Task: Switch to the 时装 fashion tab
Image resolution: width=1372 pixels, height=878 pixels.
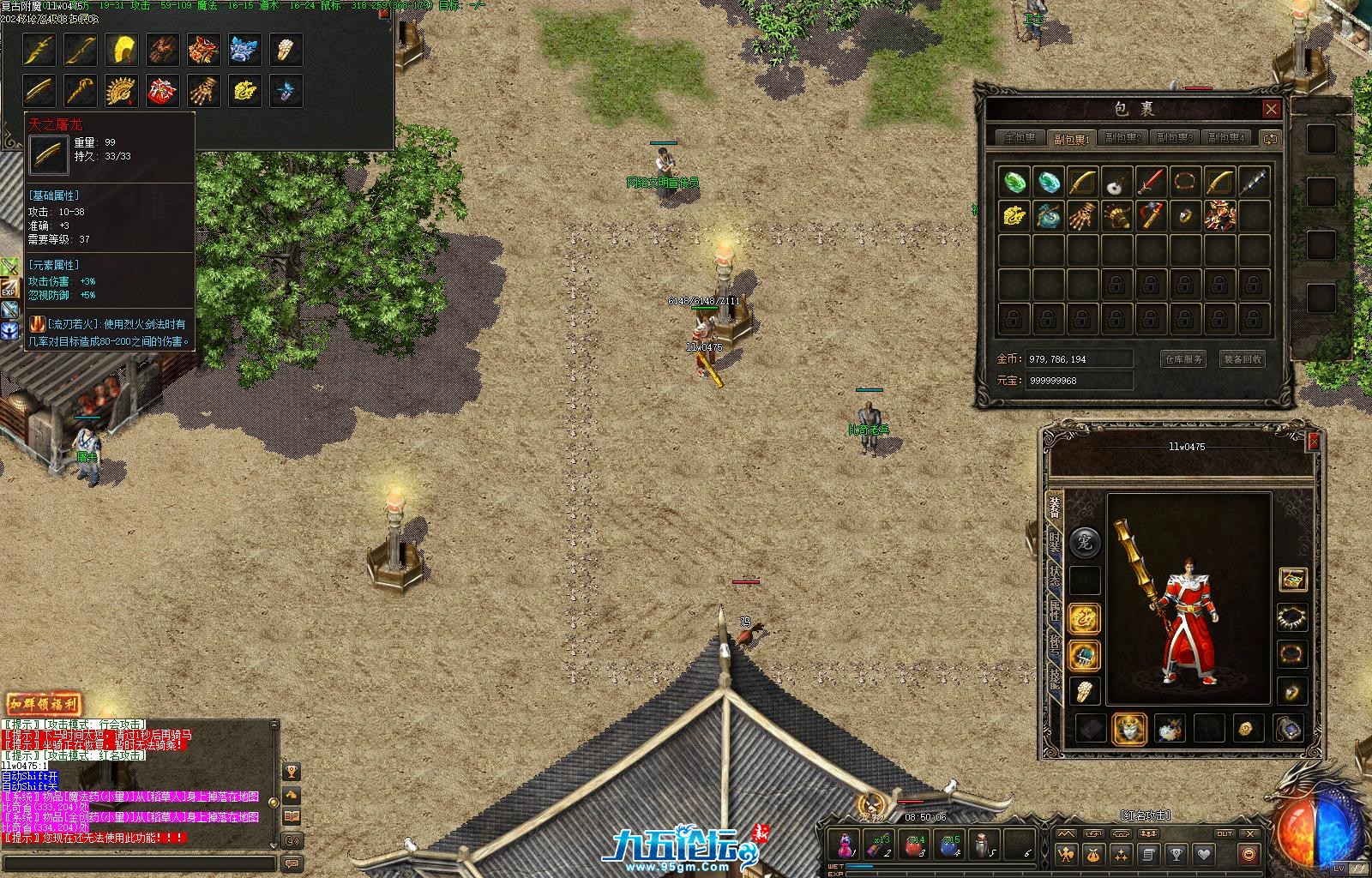Action: (x=1054, y=542)
